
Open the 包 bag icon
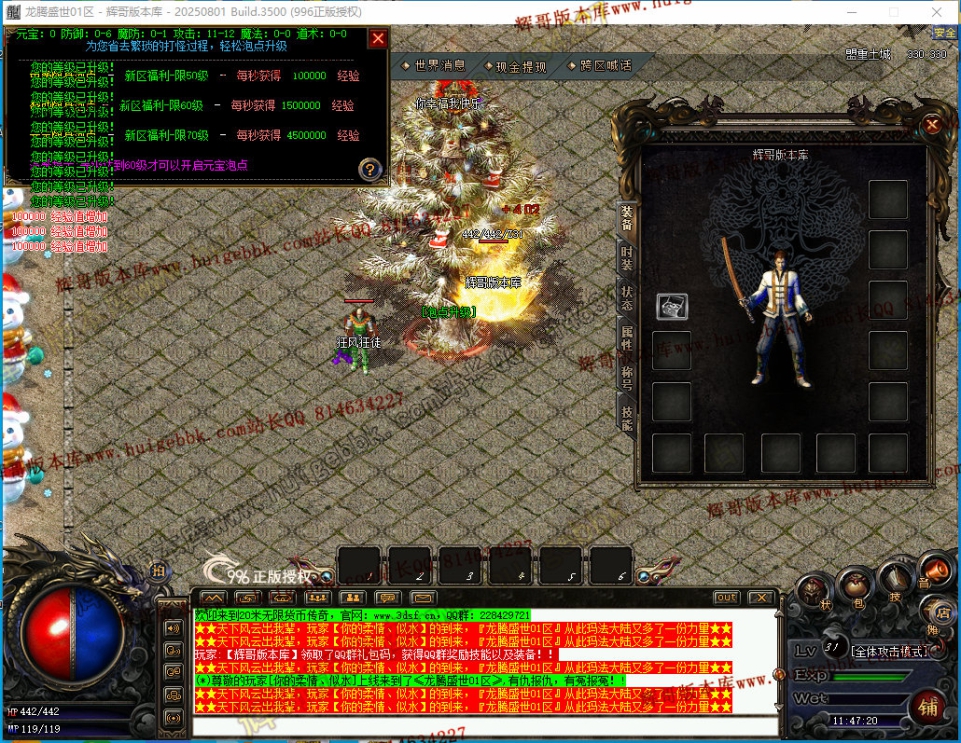pyautogui.click(x=857, y=590)
